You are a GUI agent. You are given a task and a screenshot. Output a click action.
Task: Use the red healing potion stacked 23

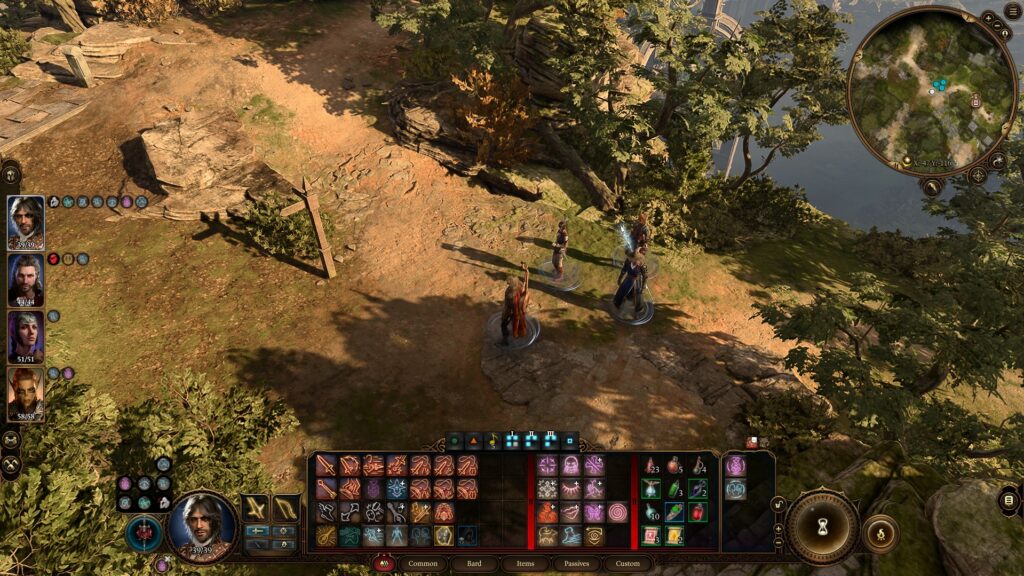[651, 466]
